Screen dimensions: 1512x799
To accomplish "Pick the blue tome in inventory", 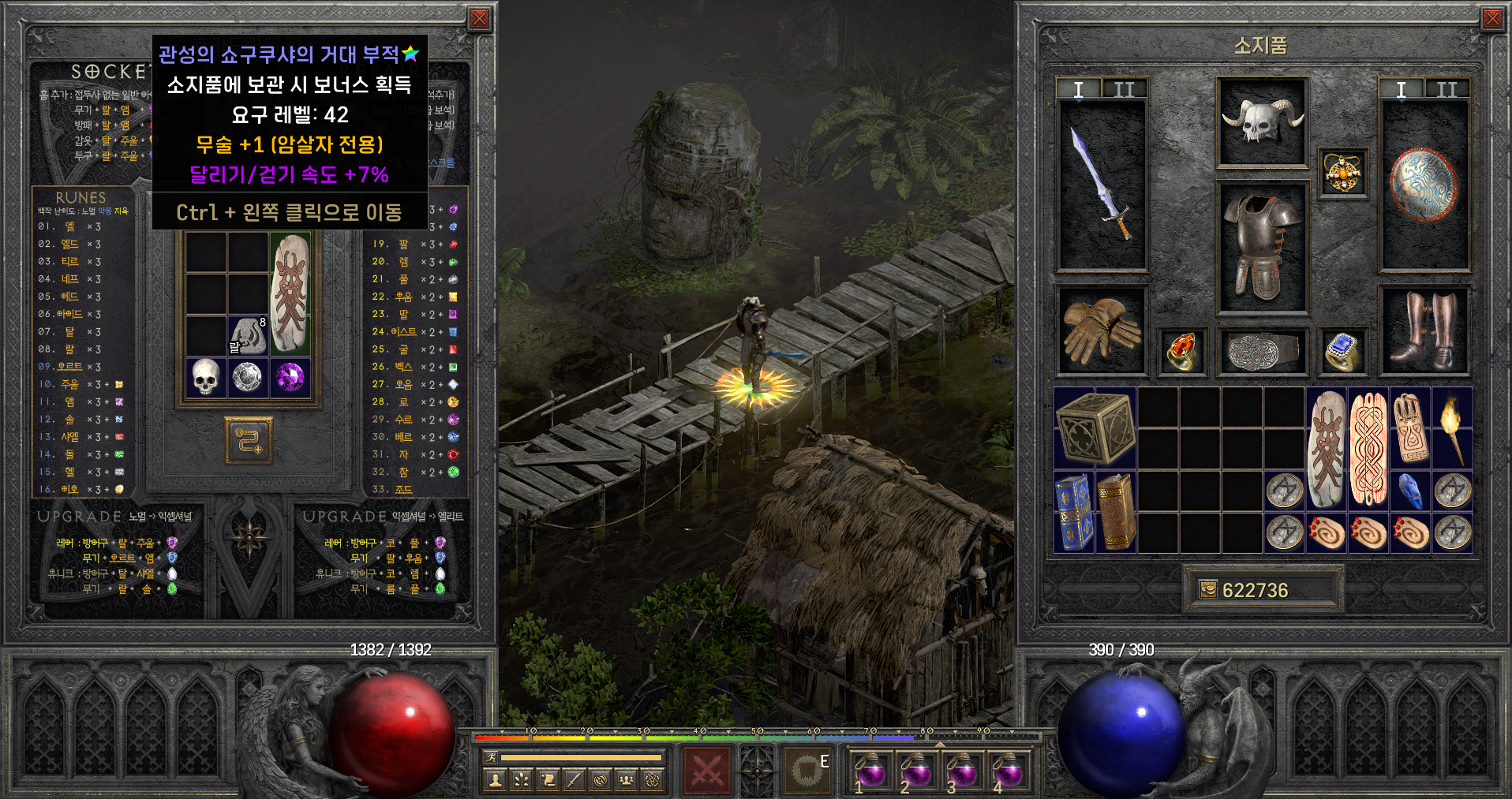I will click(x=1073, y=512).
